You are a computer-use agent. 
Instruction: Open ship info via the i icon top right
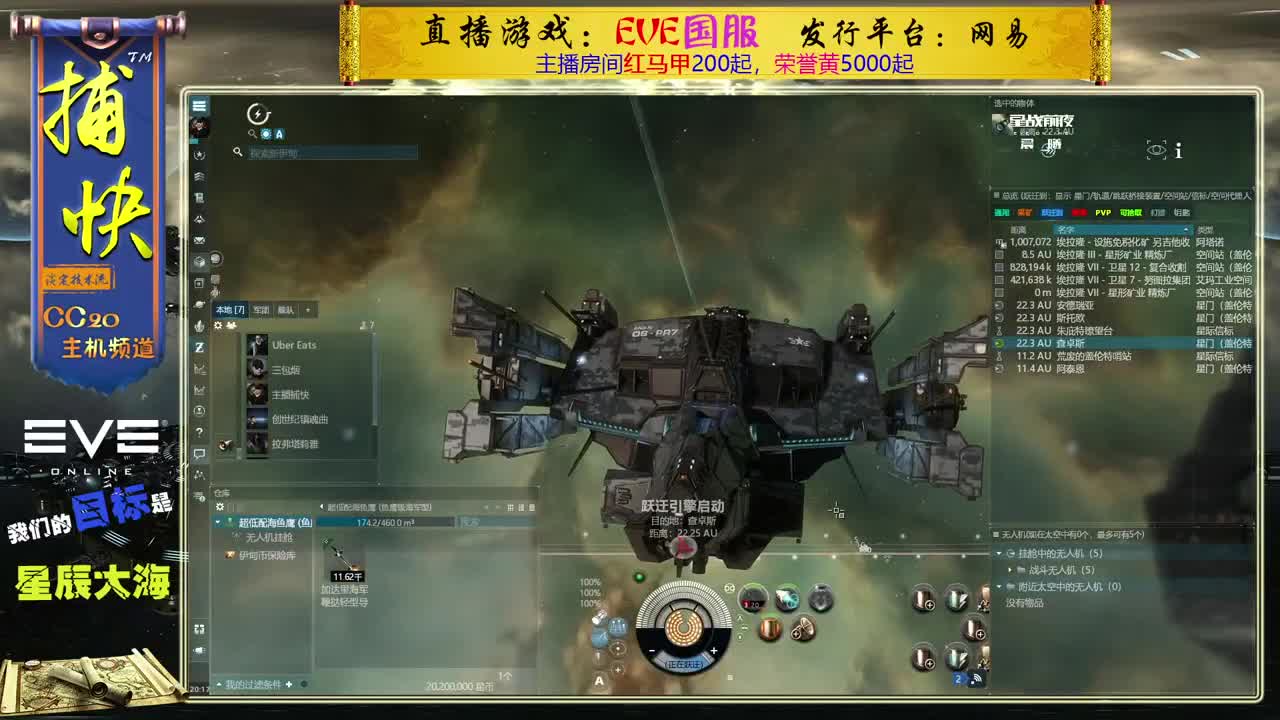point(1177,152)
